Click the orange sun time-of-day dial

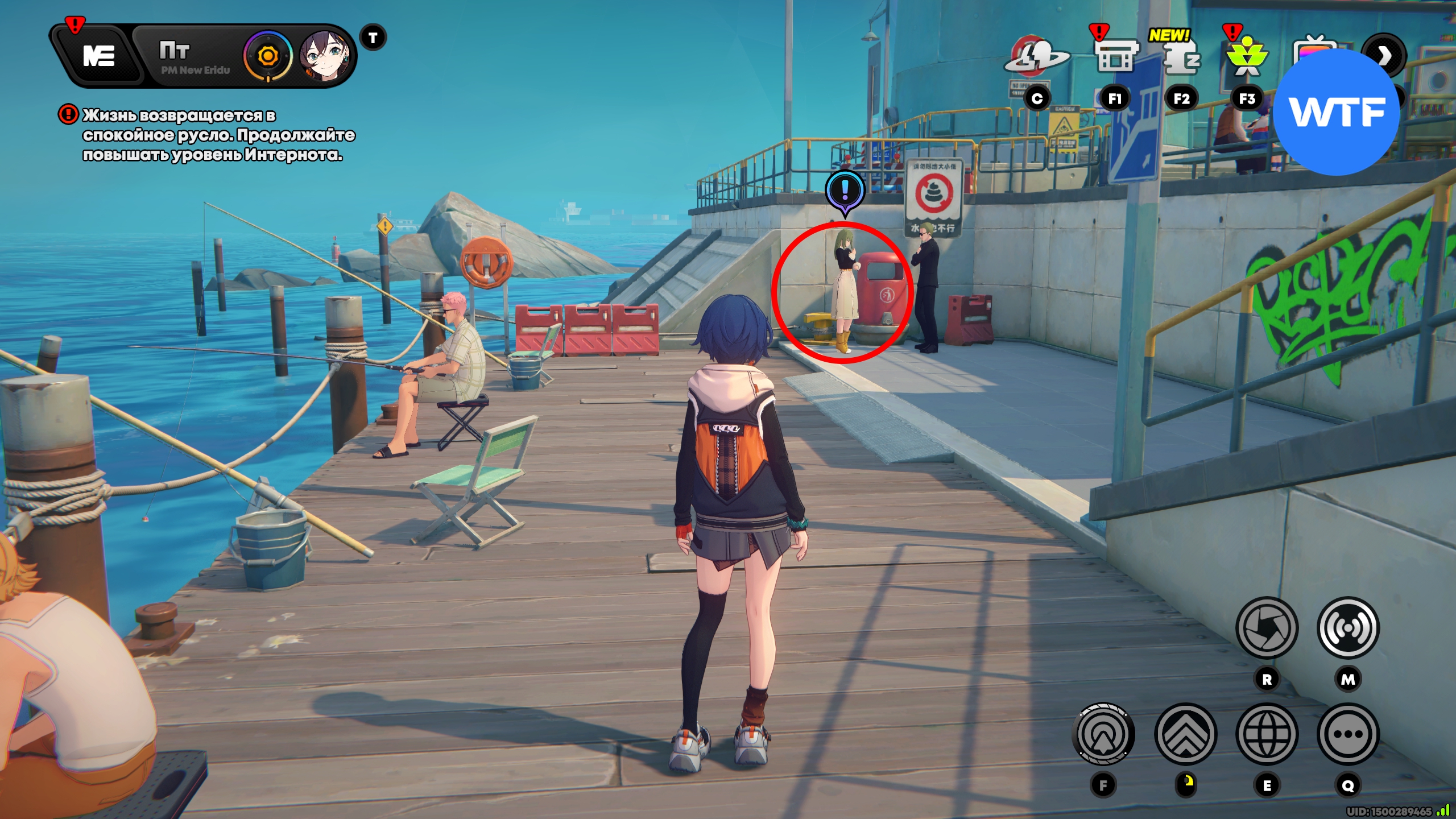point(267,56)
